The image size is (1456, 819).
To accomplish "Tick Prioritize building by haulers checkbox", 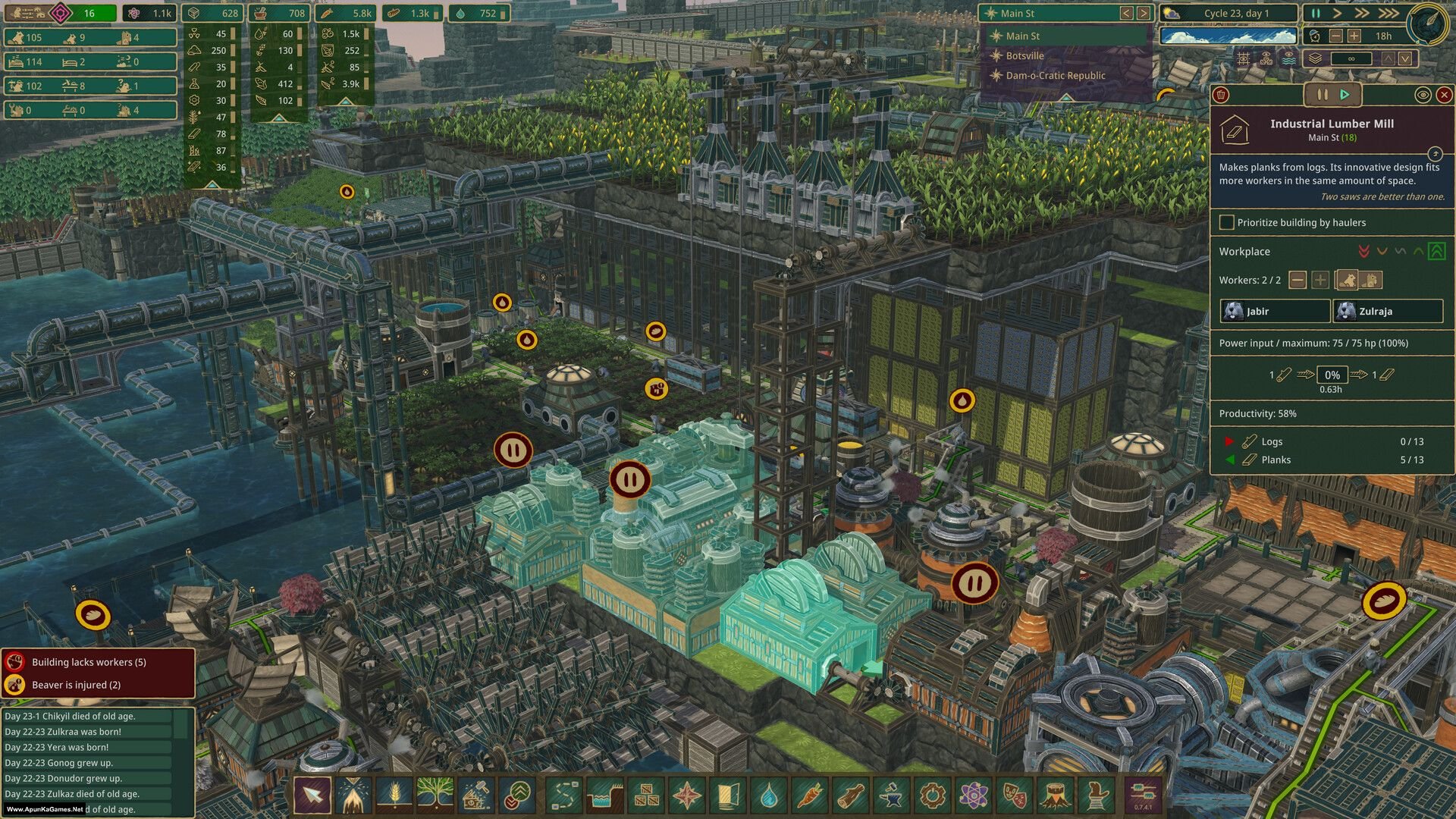I will [1226, 222].
